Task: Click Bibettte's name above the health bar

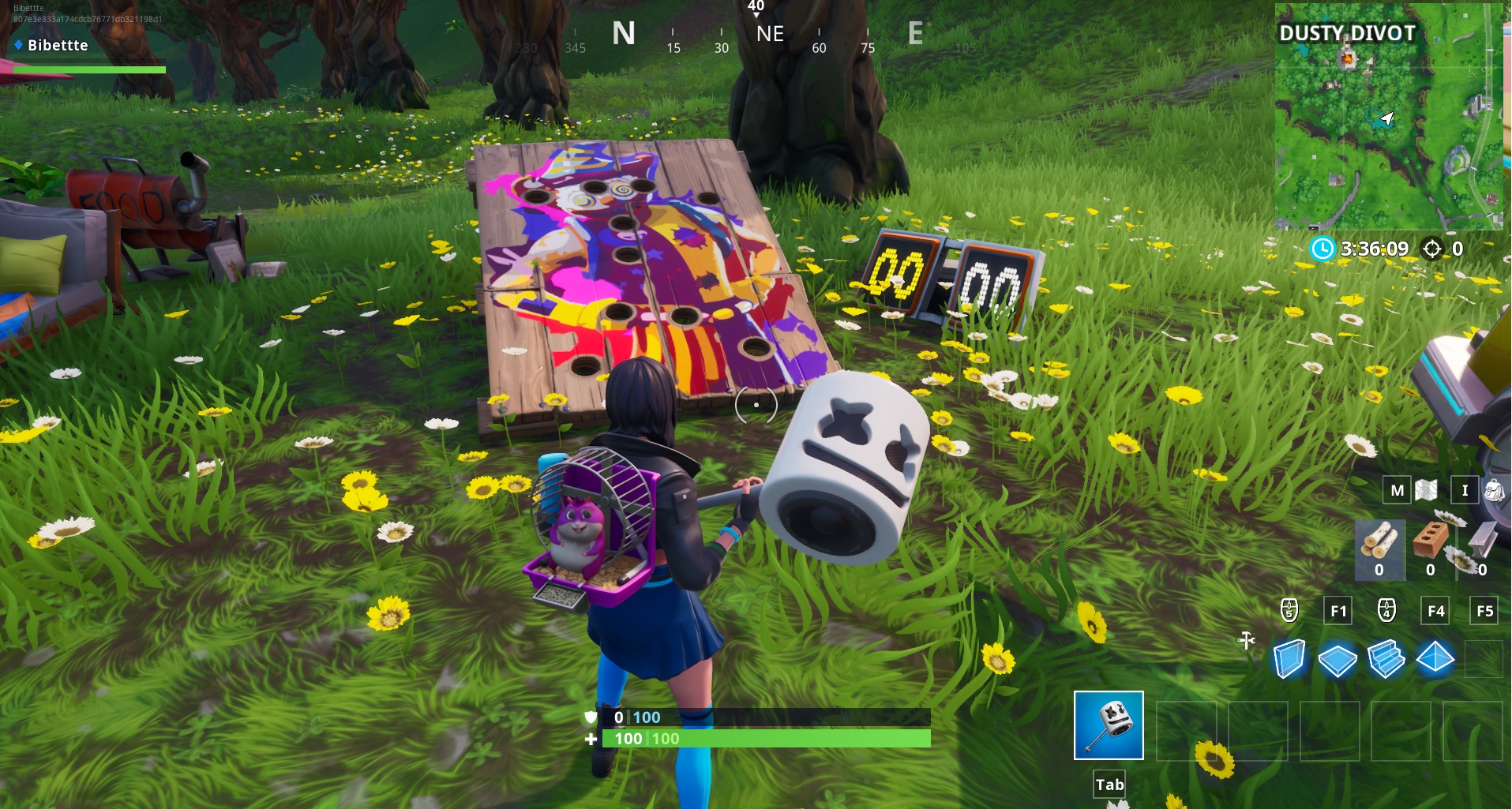Action: point(56,45)
